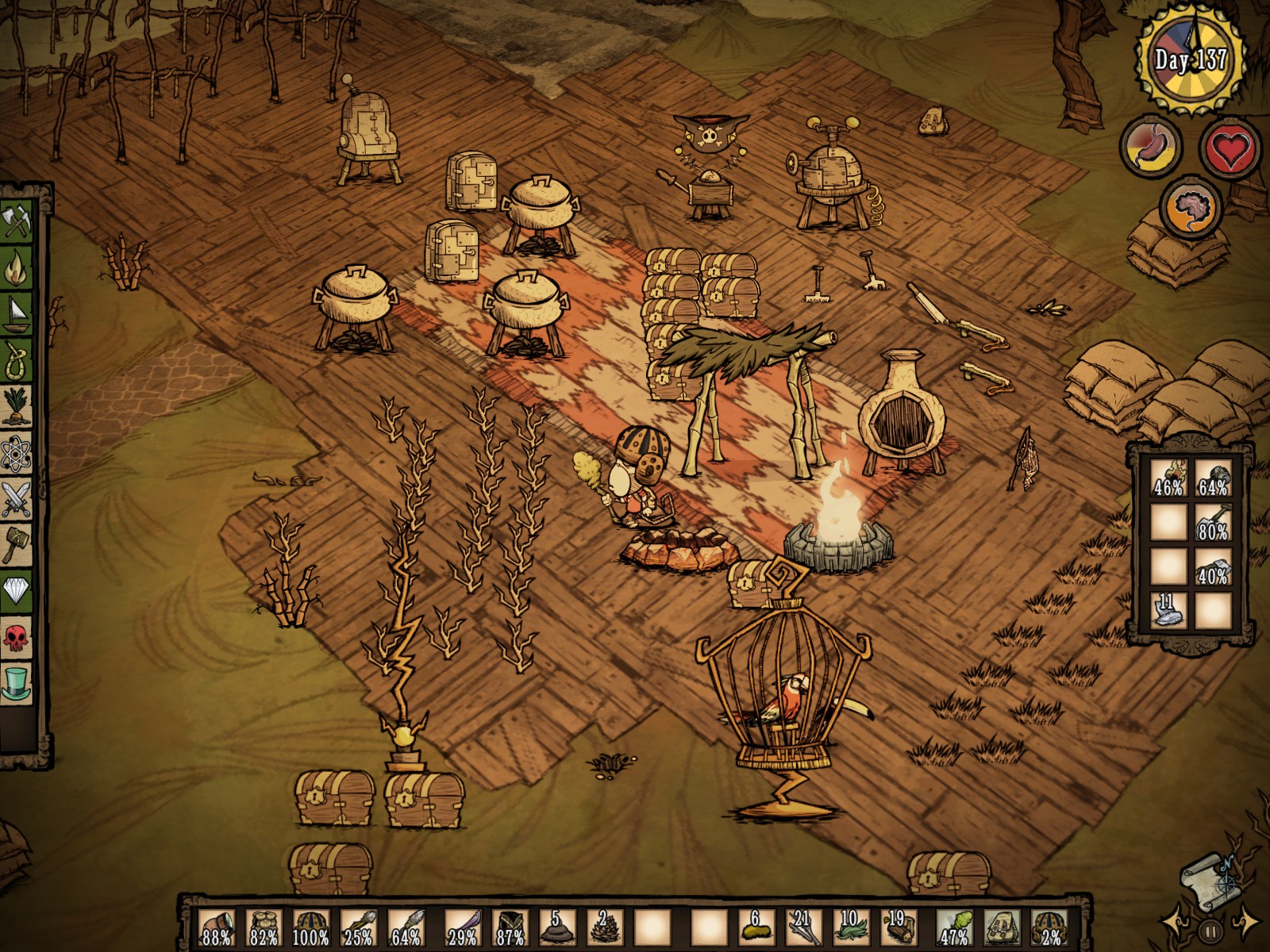Image resolution: width=1270 pixels, height=952 pixels.
Task: Open the Dress green top hat tab
Action: pos(17,682)
